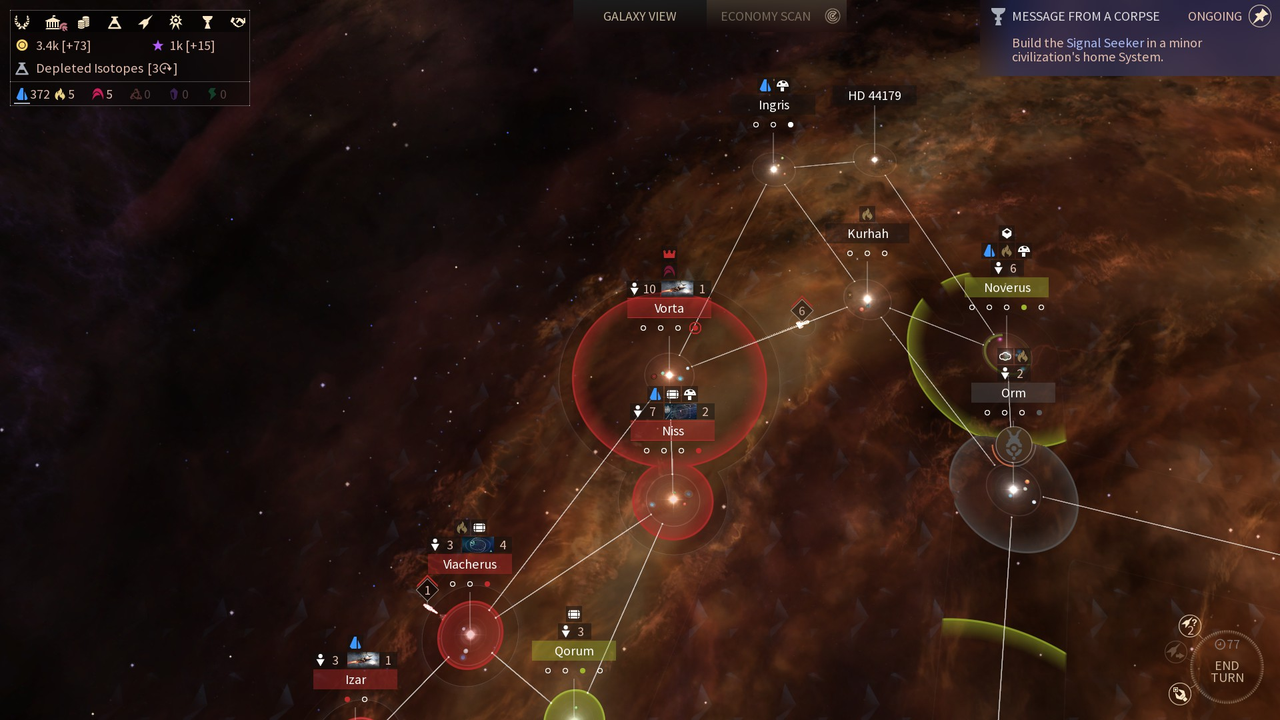1280x720 pixels.
Task: Open the senate building politics screen
Action: (x=55, y=22)
